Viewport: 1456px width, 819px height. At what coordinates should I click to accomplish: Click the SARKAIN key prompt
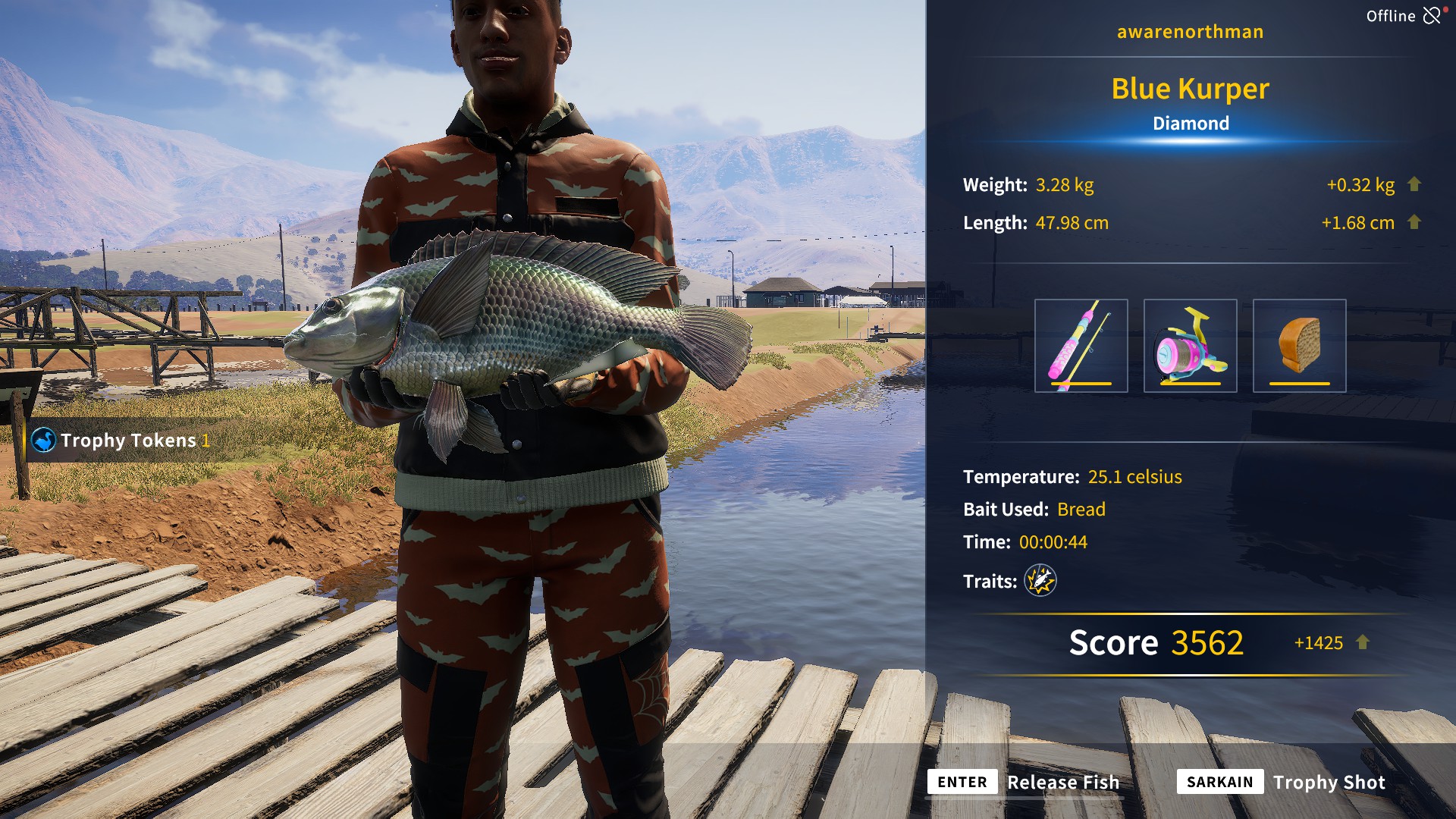(x=1219, y=782)
